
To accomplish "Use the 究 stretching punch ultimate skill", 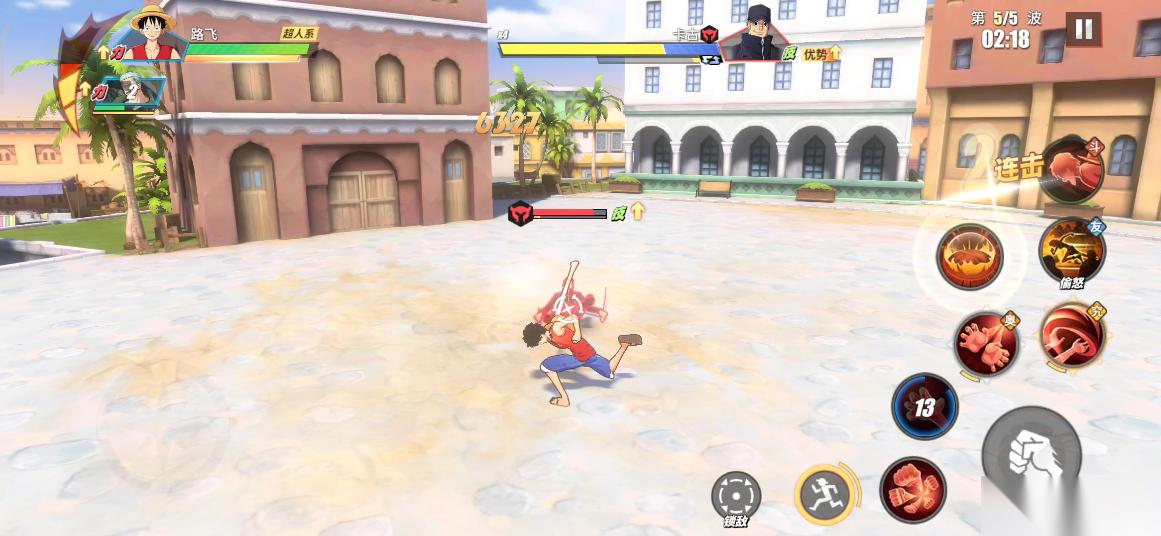I will point(1072,335).
